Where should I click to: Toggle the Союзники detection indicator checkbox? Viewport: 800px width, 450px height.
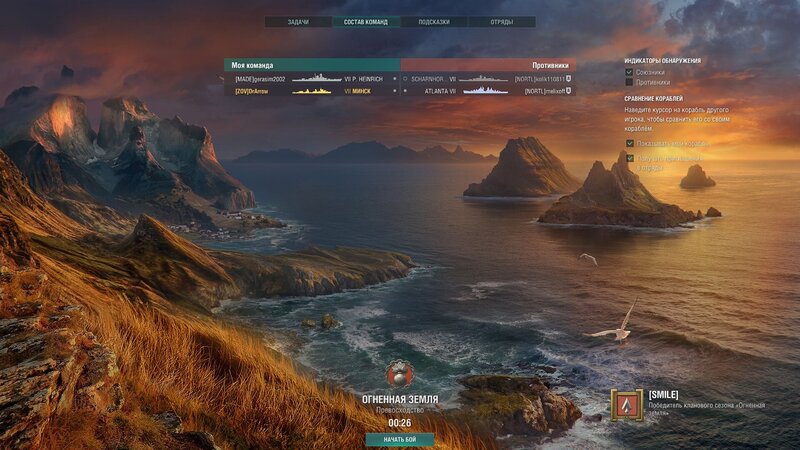pos(629,72)
